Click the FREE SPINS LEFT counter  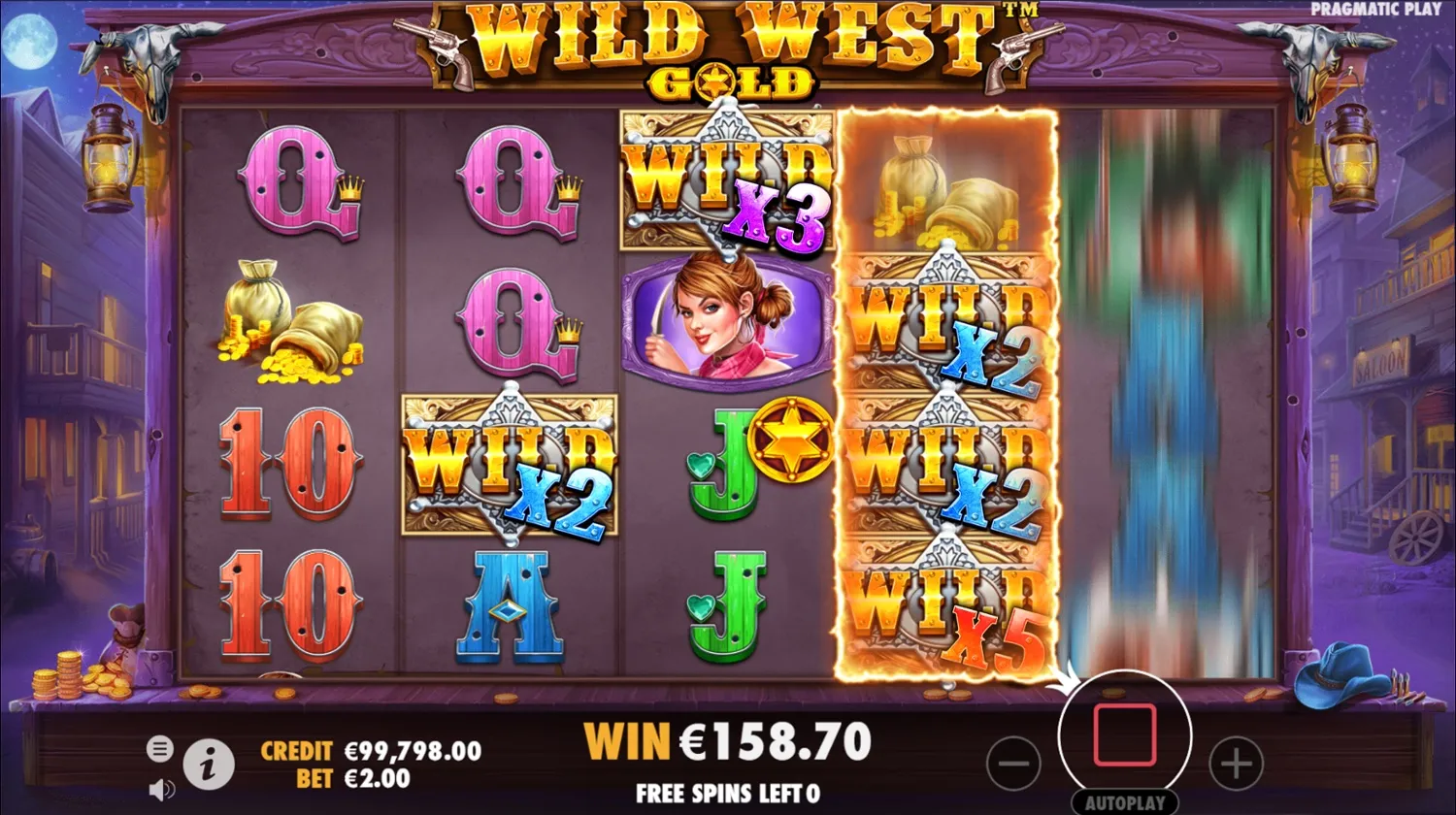[728, 794]
